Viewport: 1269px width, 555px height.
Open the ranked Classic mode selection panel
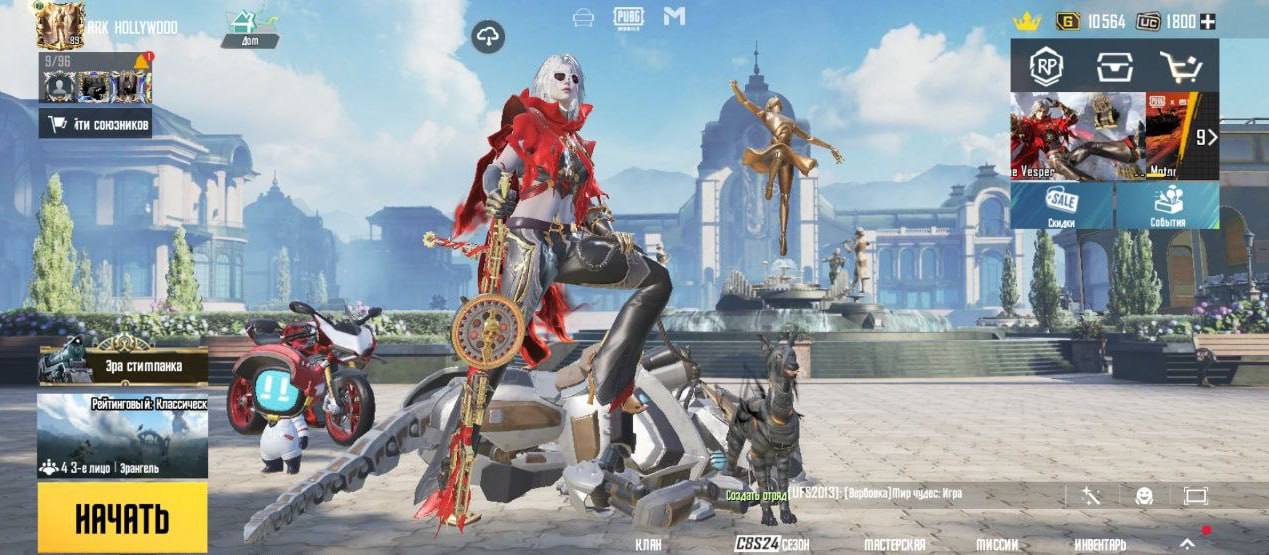(x=122, y=435)
